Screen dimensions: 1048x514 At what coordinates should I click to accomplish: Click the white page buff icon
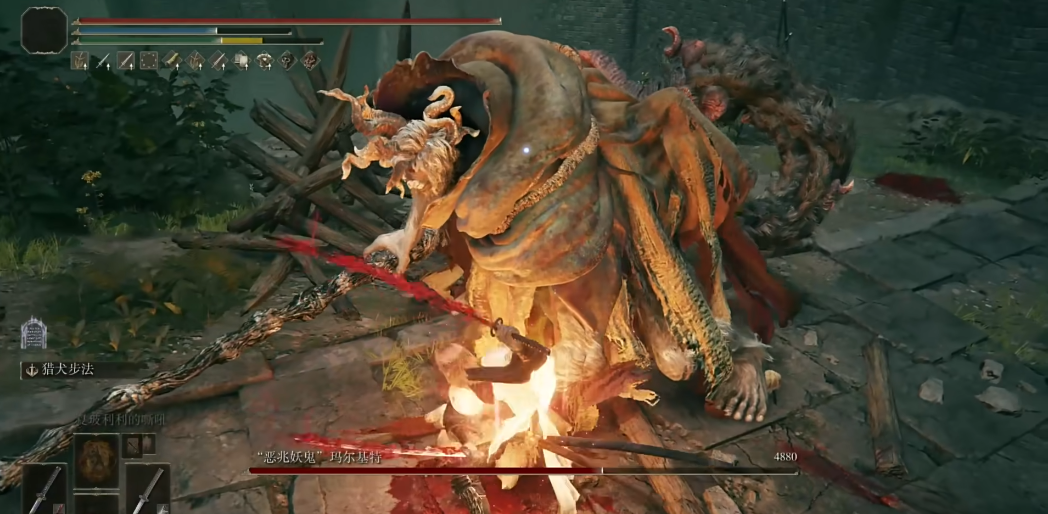[x=241, y=61]
